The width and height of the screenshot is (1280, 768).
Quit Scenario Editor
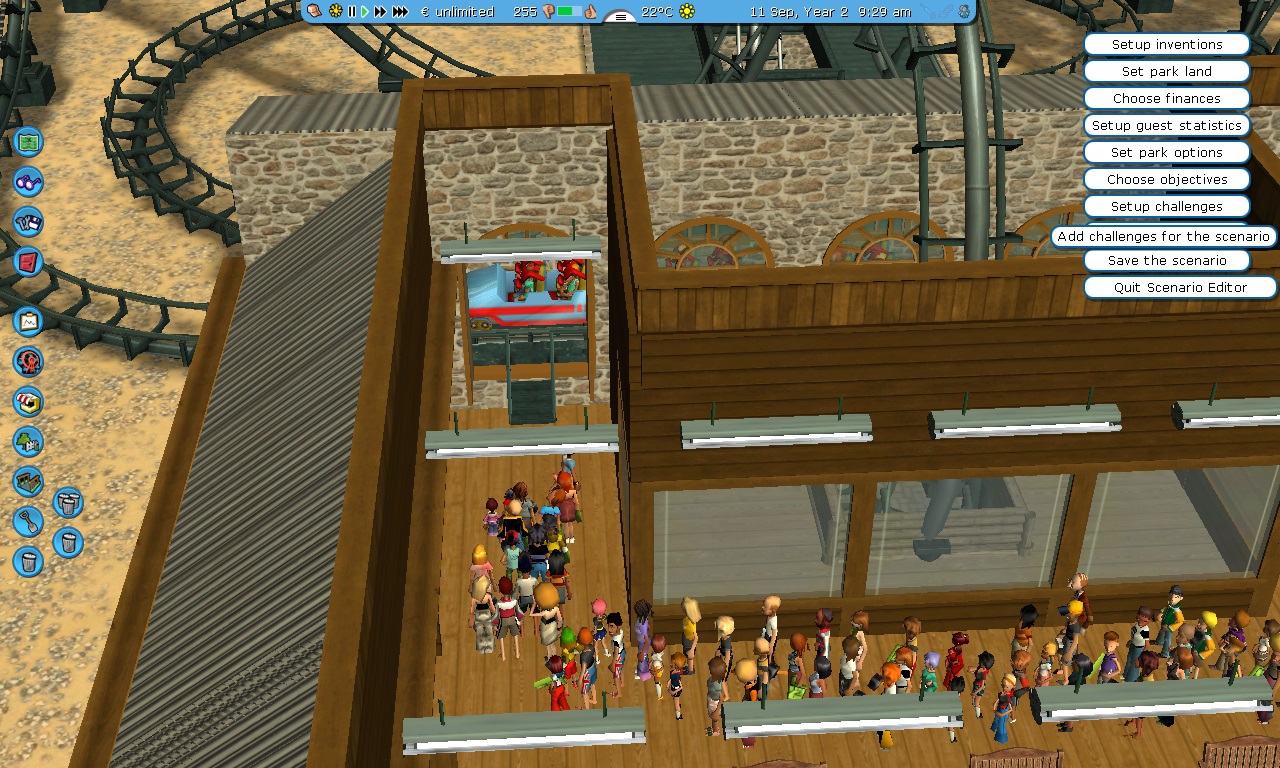[1180, 288]
